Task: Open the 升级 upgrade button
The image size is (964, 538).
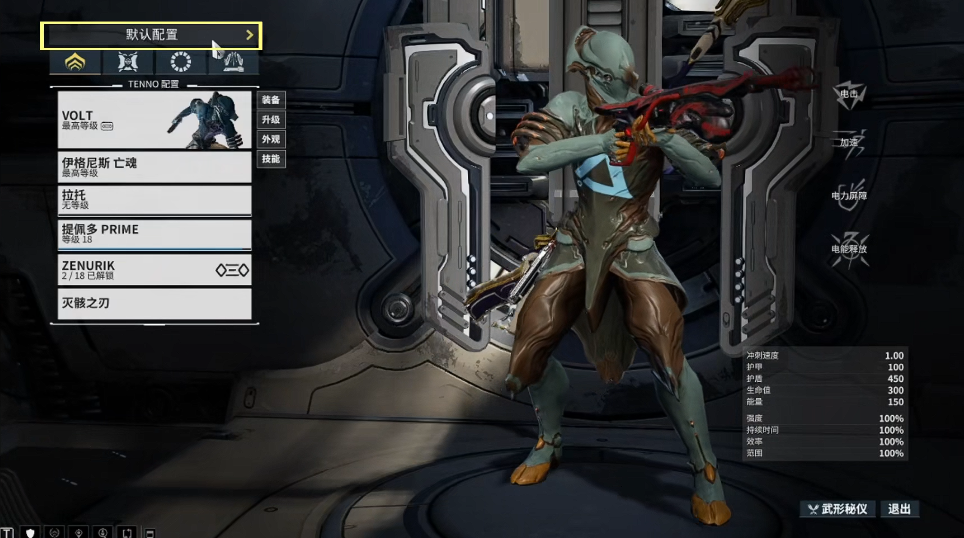Action: click(271, 119)
